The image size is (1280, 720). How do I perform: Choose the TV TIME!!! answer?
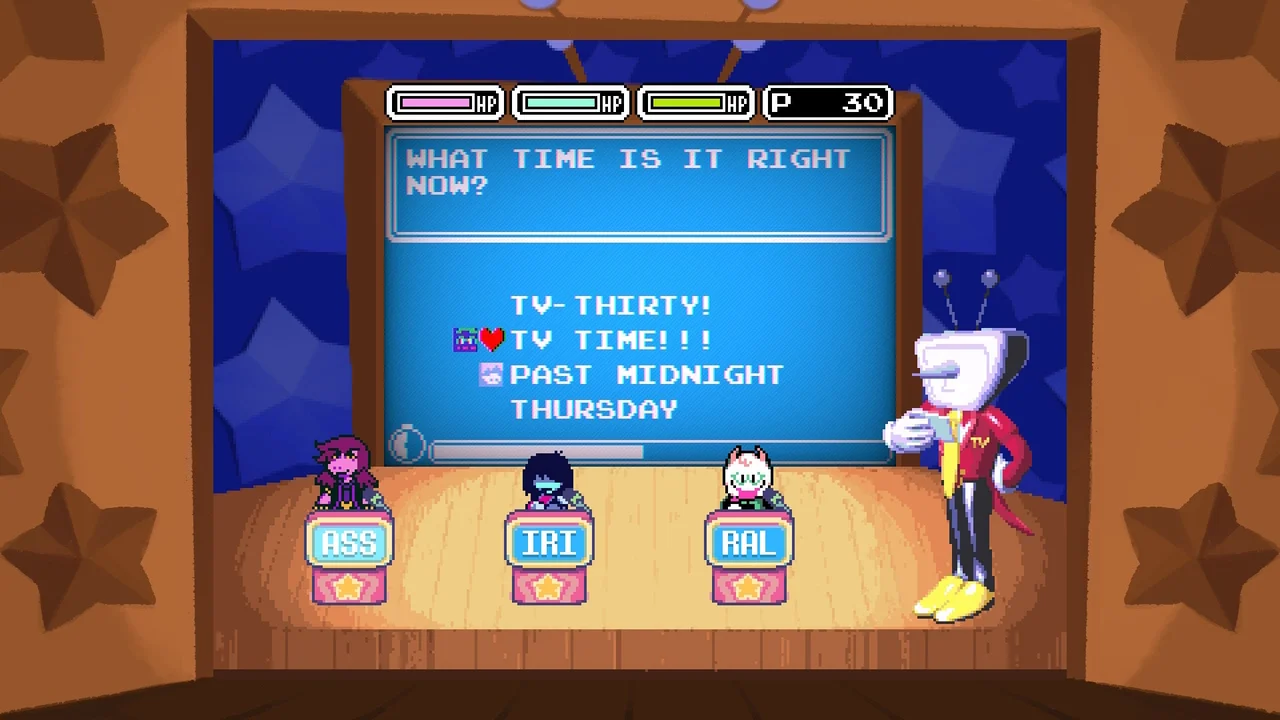(x=611, y=340)
